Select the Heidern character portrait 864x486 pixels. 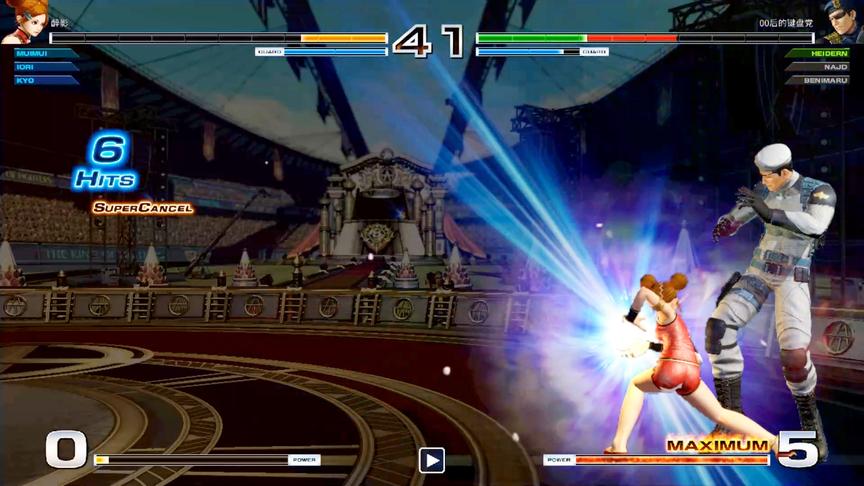[842, 21]
